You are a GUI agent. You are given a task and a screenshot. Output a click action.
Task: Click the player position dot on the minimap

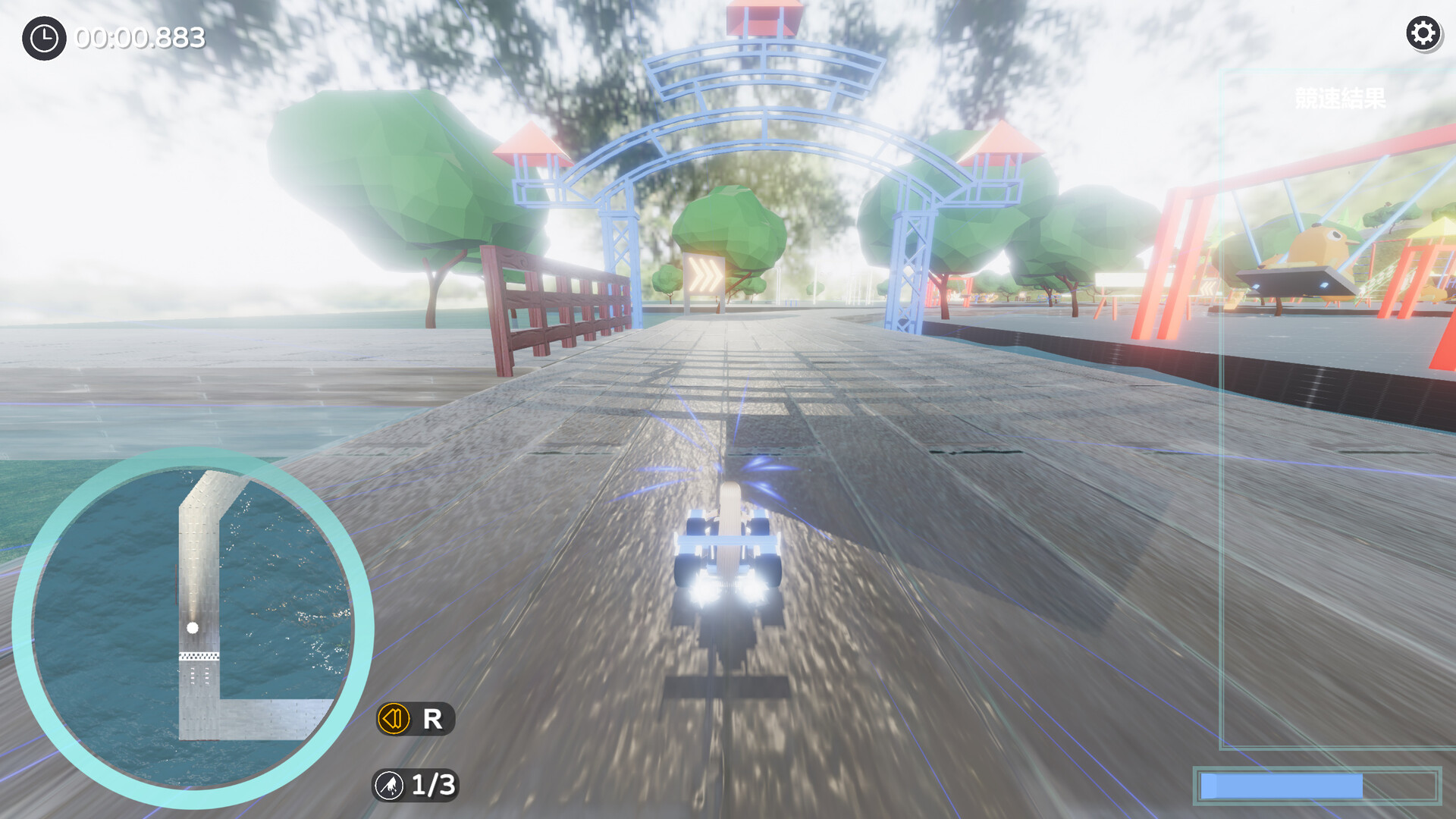point(192,627)
